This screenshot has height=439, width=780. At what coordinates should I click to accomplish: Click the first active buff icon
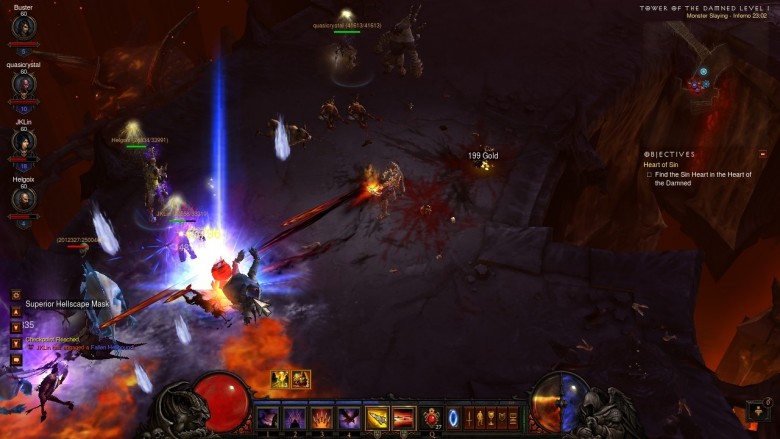pyautogui.click(x=281, y=379)
